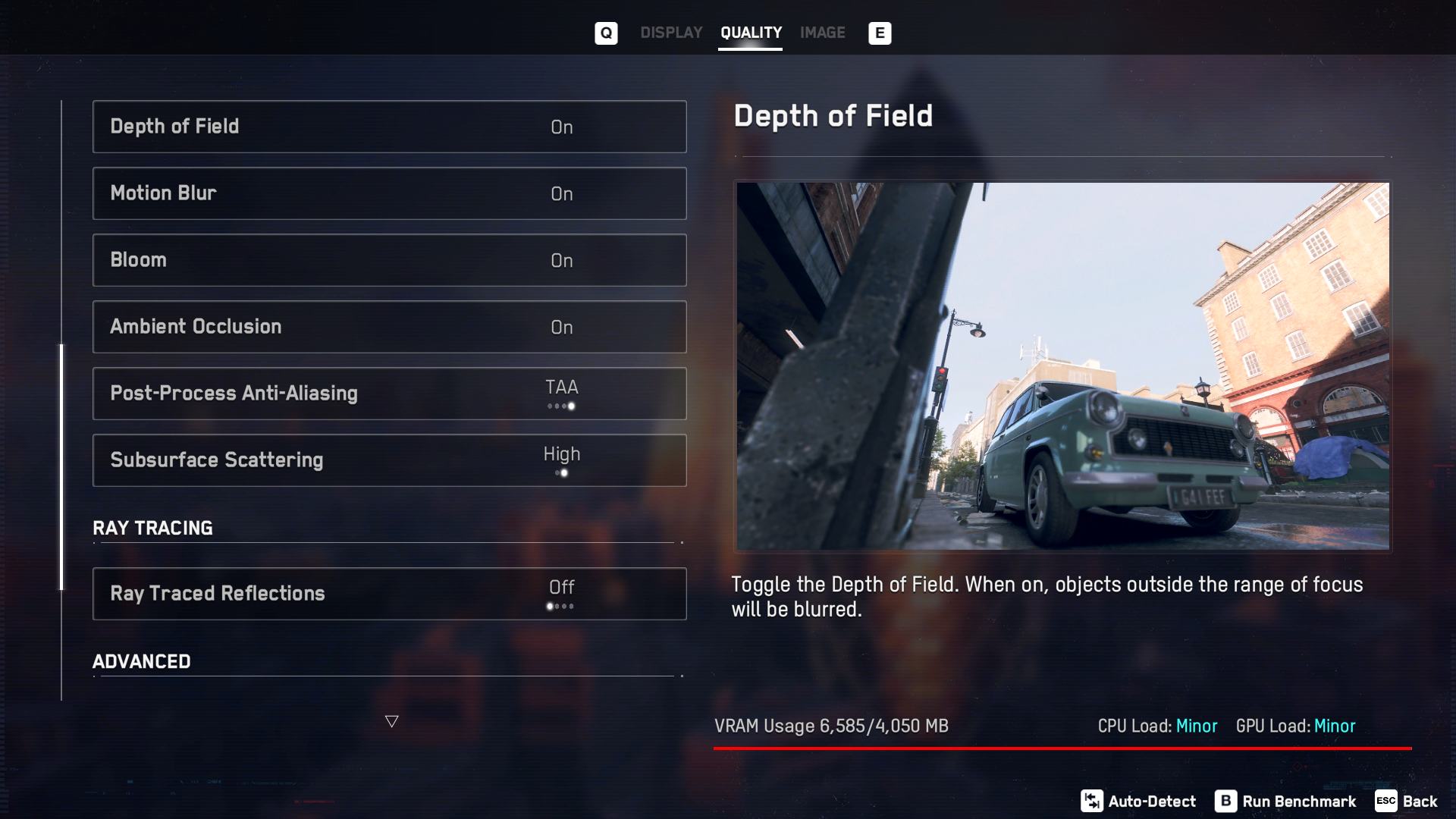
Task: Run Benchmark from the bottom bar
Action: point(1285,802)
